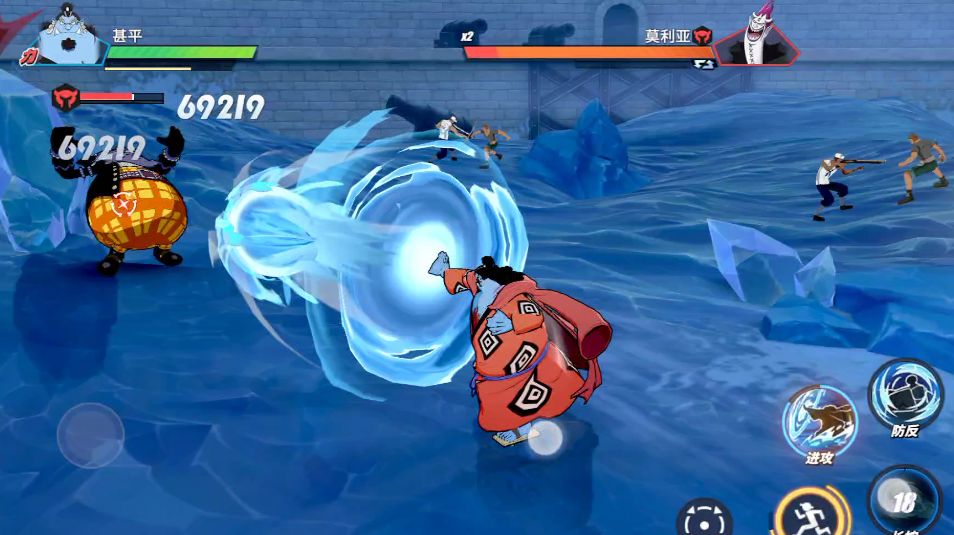Tap the target lock-on button
Image resolution: width=954 pixels, height=535 pixels.
pos(704,518)
